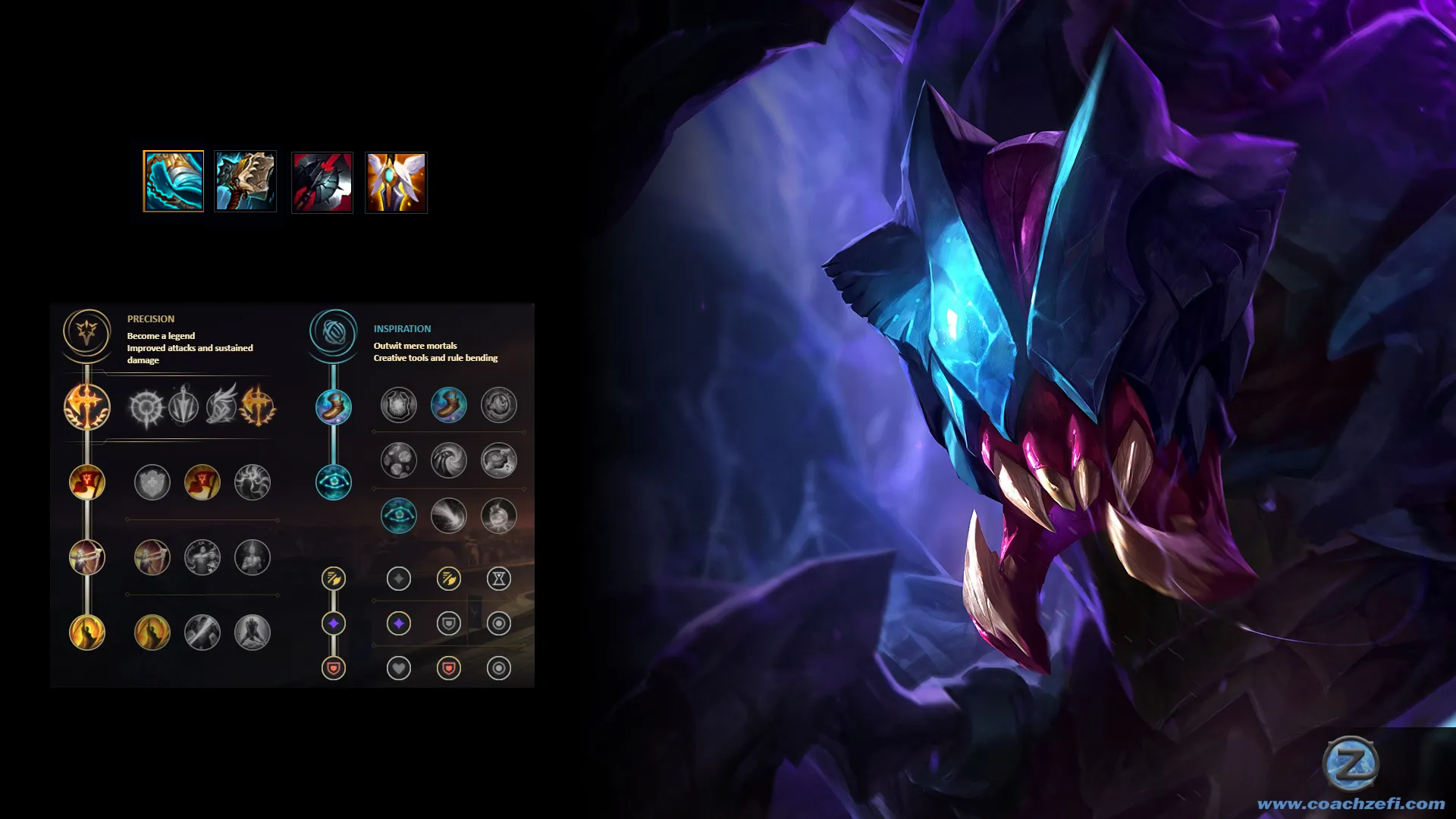Pick the Legend: Bloodline rune

253,558
